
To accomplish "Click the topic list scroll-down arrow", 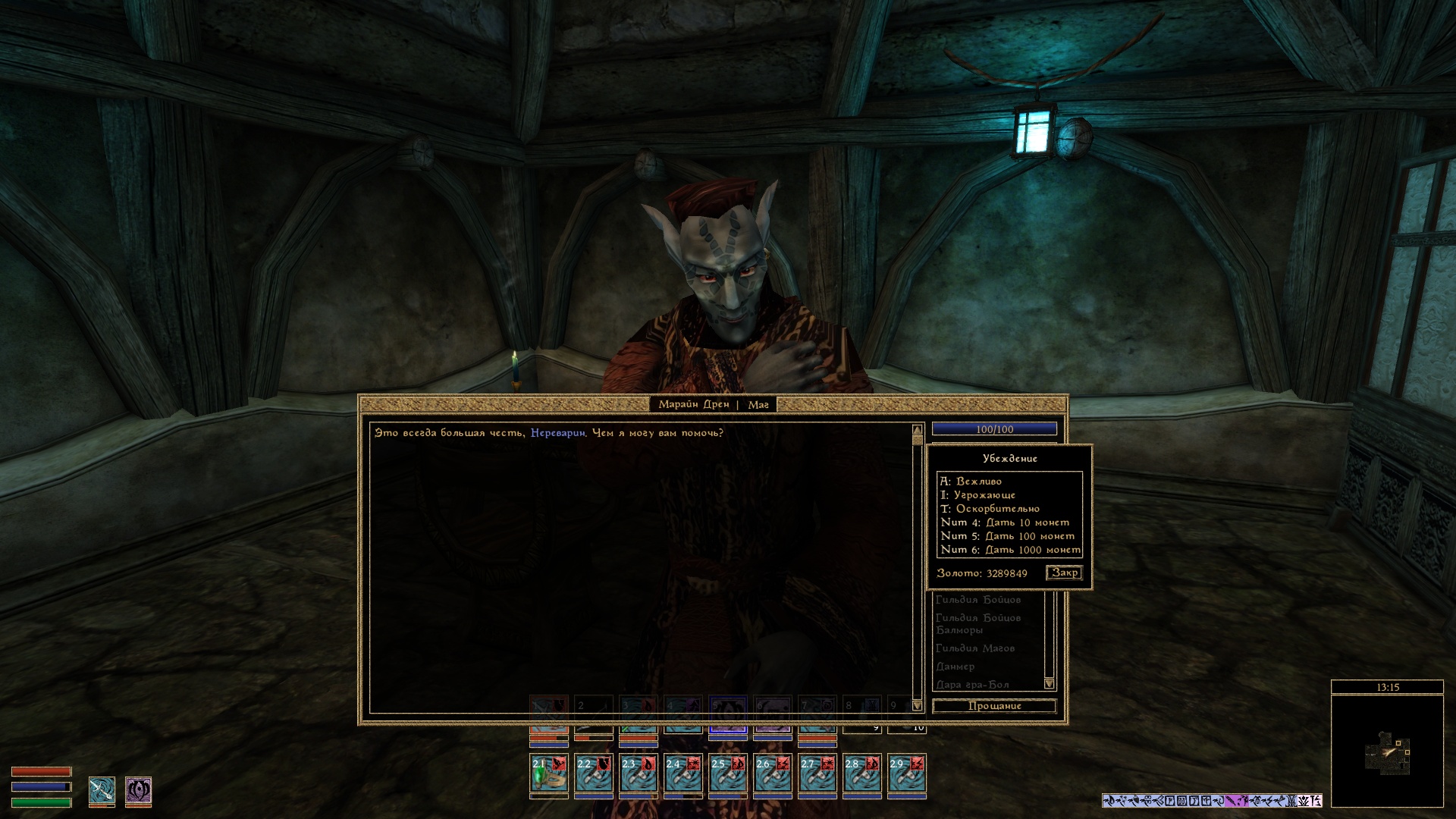I will (x=1050, y=683).
